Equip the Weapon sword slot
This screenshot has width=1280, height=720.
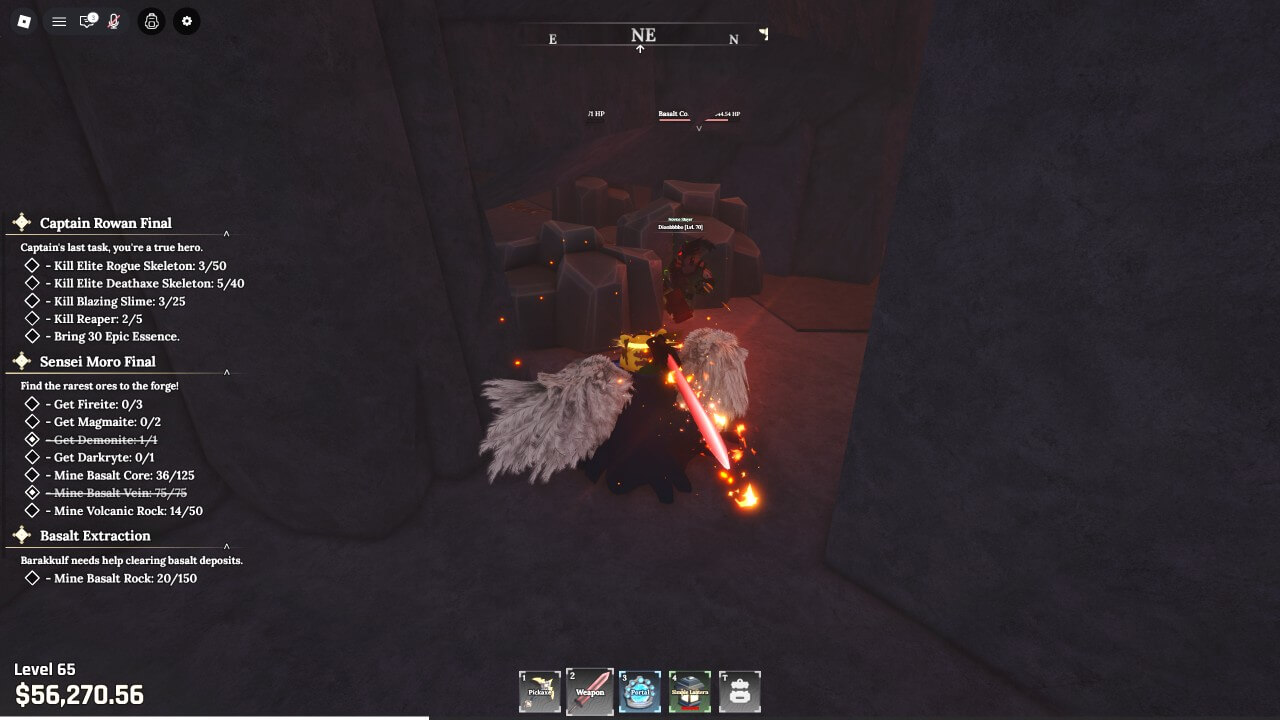[x=590, y=691]
